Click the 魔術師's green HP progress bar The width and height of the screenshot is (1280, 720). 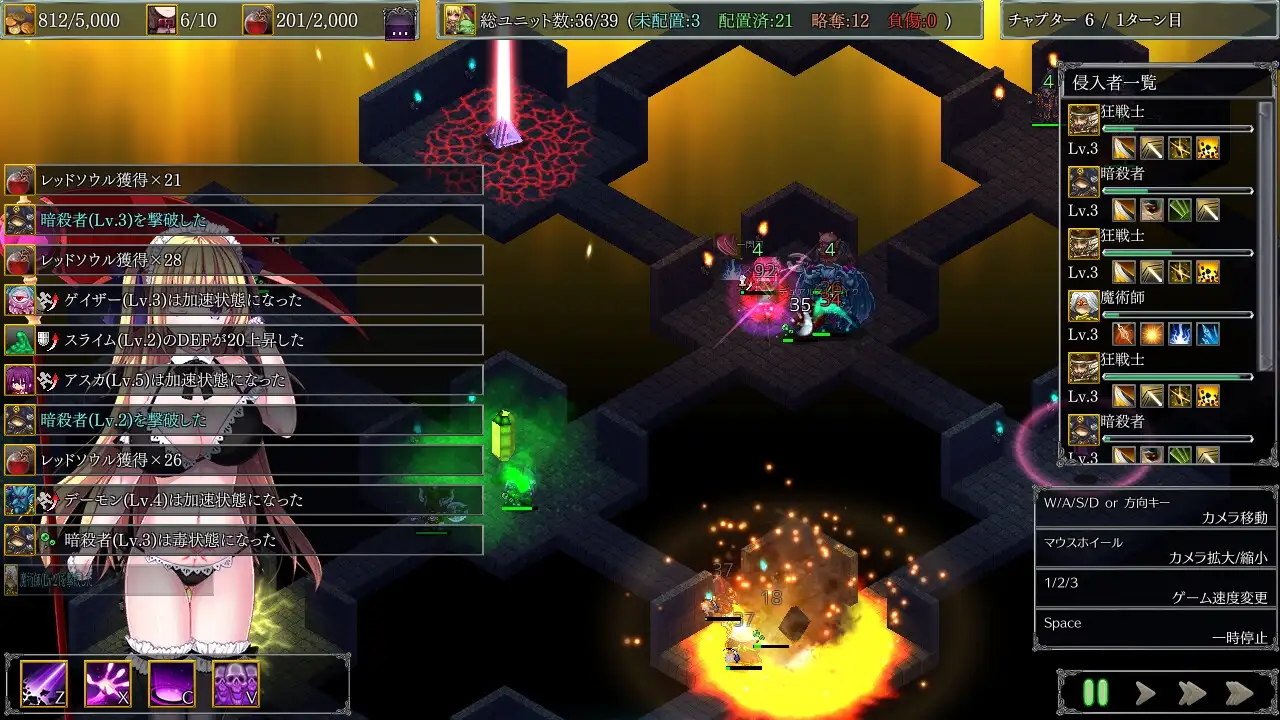(x=1112, y=314)
